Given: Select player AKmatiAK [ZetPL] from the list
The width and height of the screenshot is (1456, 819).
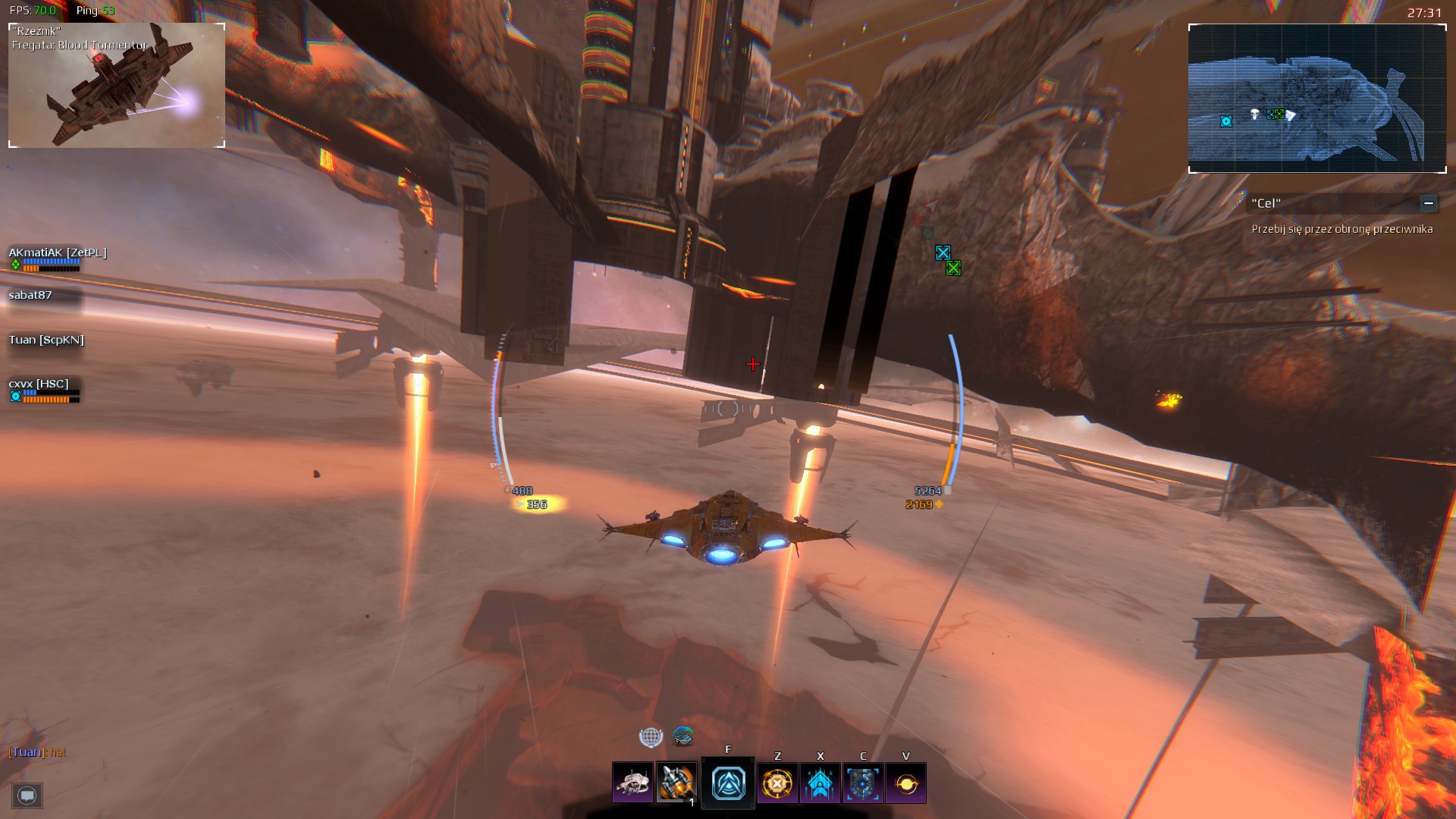Looking at the screenshot, I should coord(56,252).
